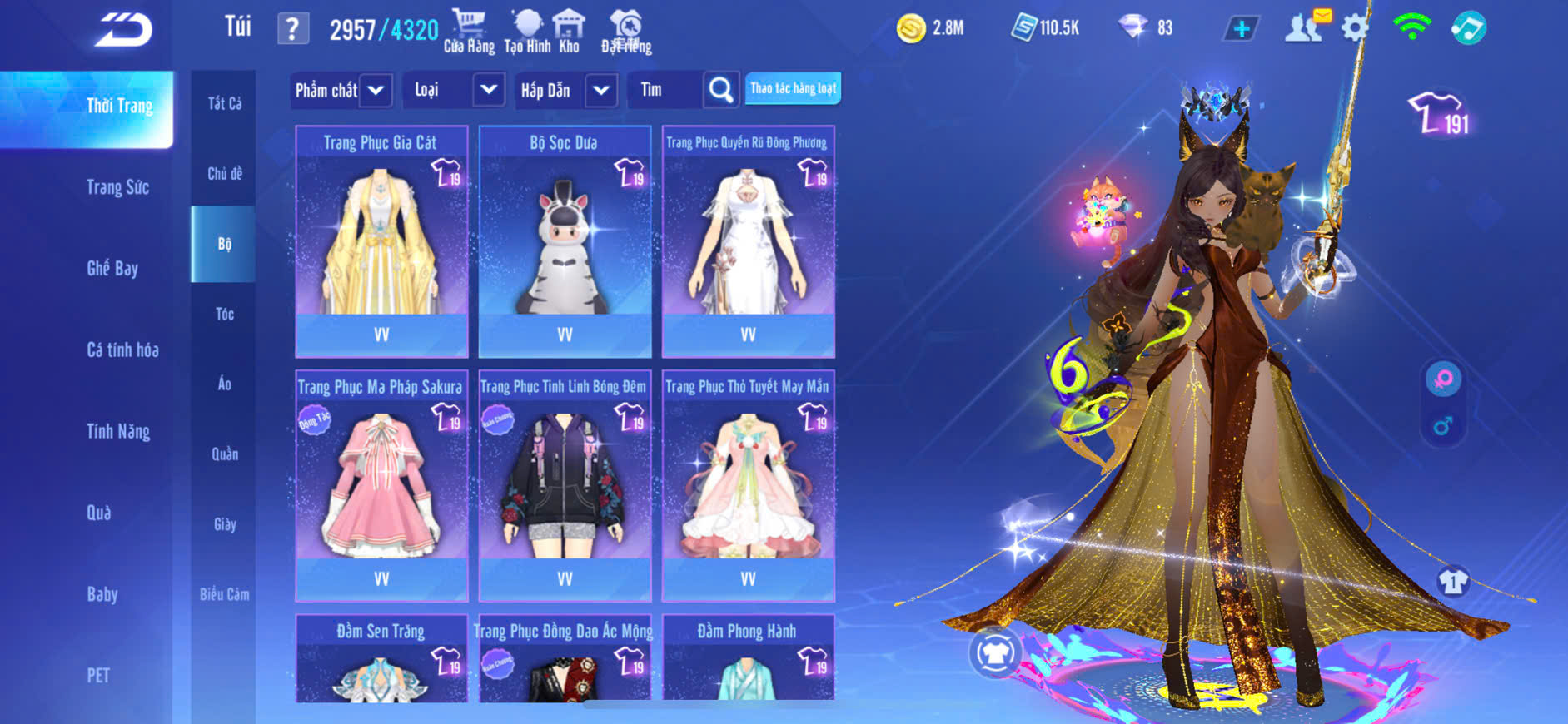Open the question mark help button
This screenshot has width=1568, height=724.
coord(292,29)
